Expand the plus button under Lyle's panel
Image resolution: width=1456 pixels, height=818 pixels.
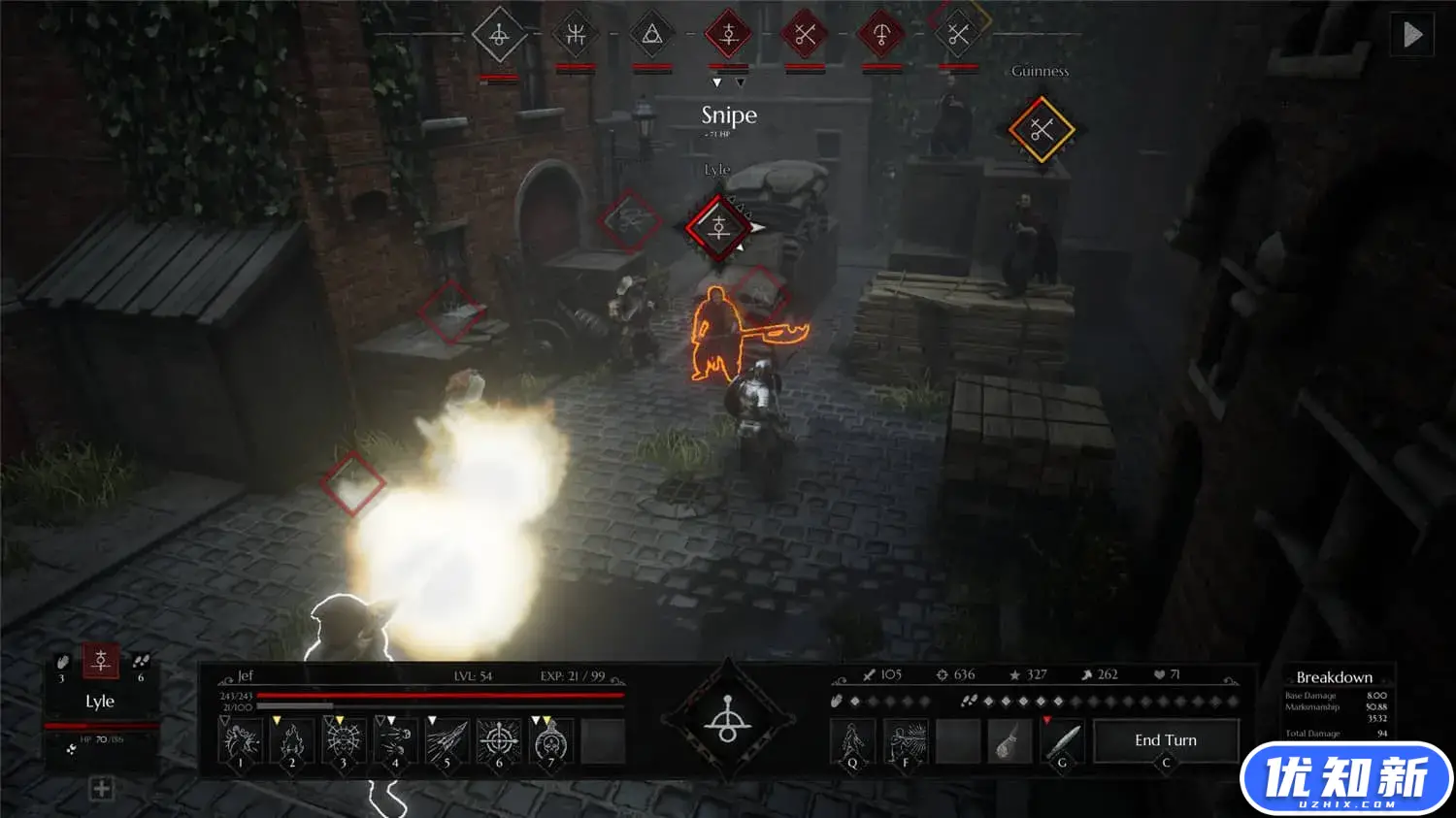pos(101,789)
